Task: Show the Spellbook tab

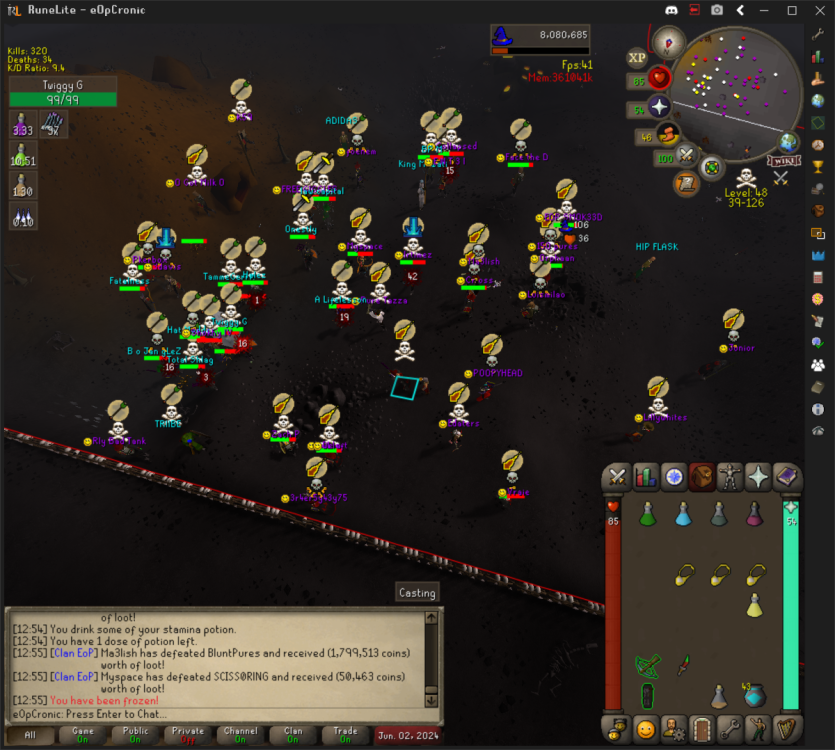Action: tap(786, 478)
